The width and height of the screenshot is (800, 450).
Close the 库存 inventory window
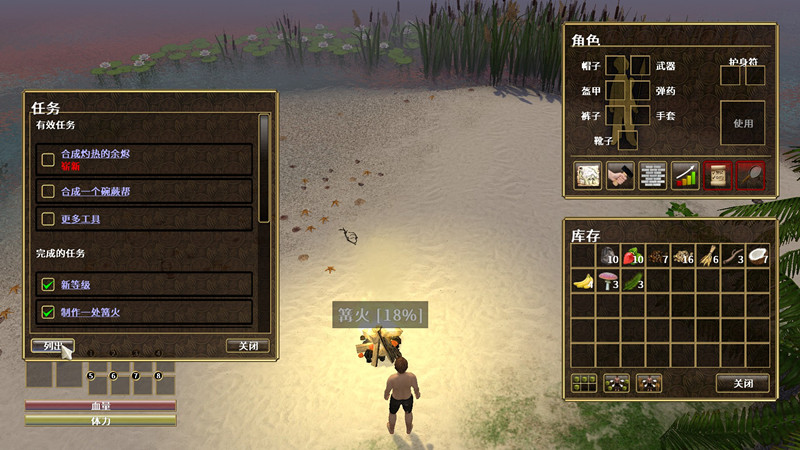742,383
